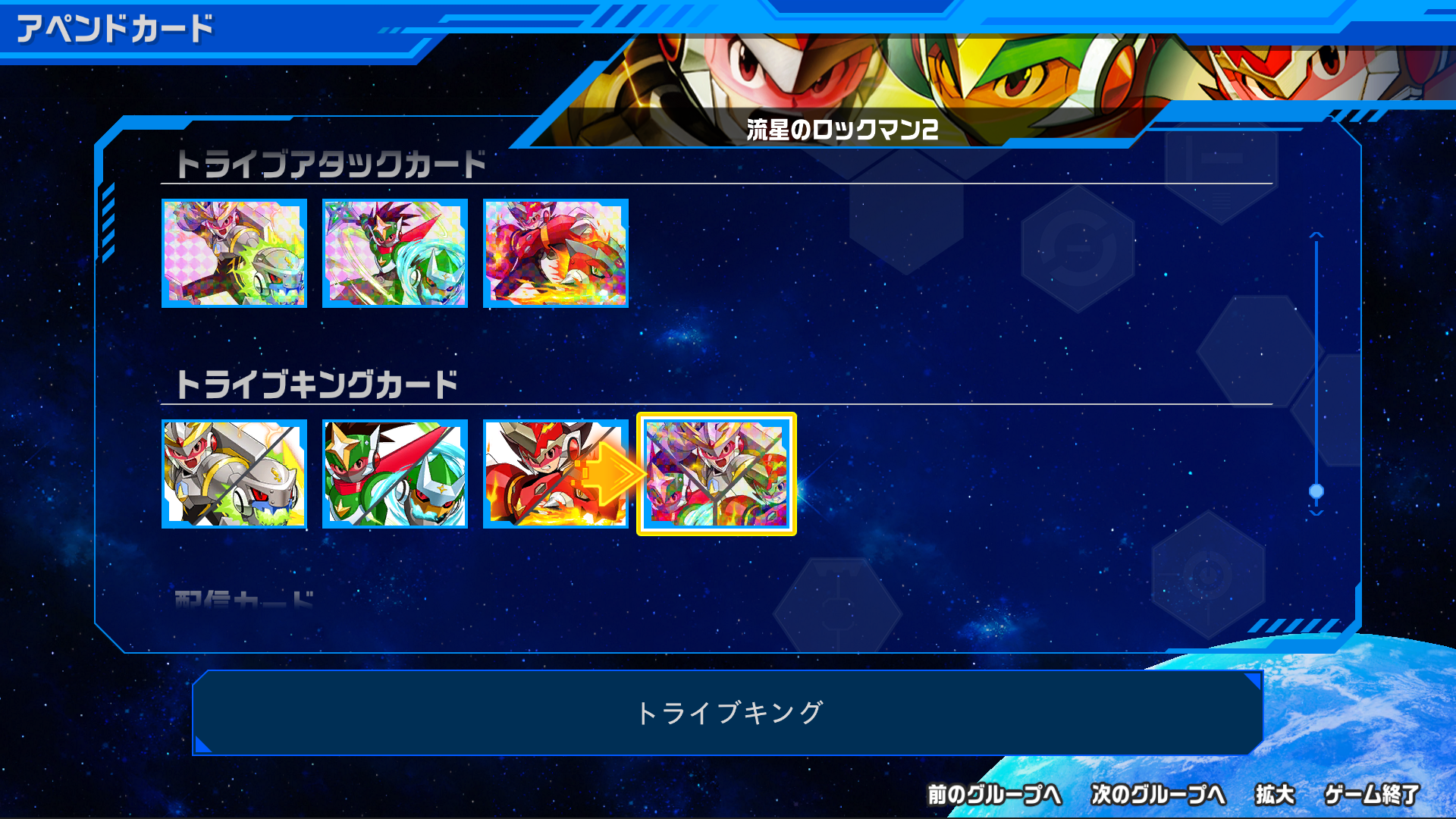Select the white knight Tribe King card
This screenshot has width=1456, height=819.
(x=234, y=475)
